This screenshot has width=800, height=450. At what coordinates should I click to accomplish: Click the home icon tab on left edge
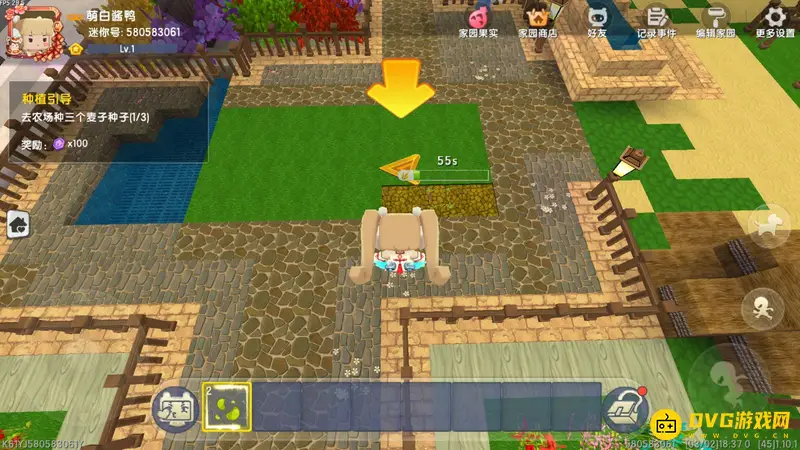click(17, 226)
